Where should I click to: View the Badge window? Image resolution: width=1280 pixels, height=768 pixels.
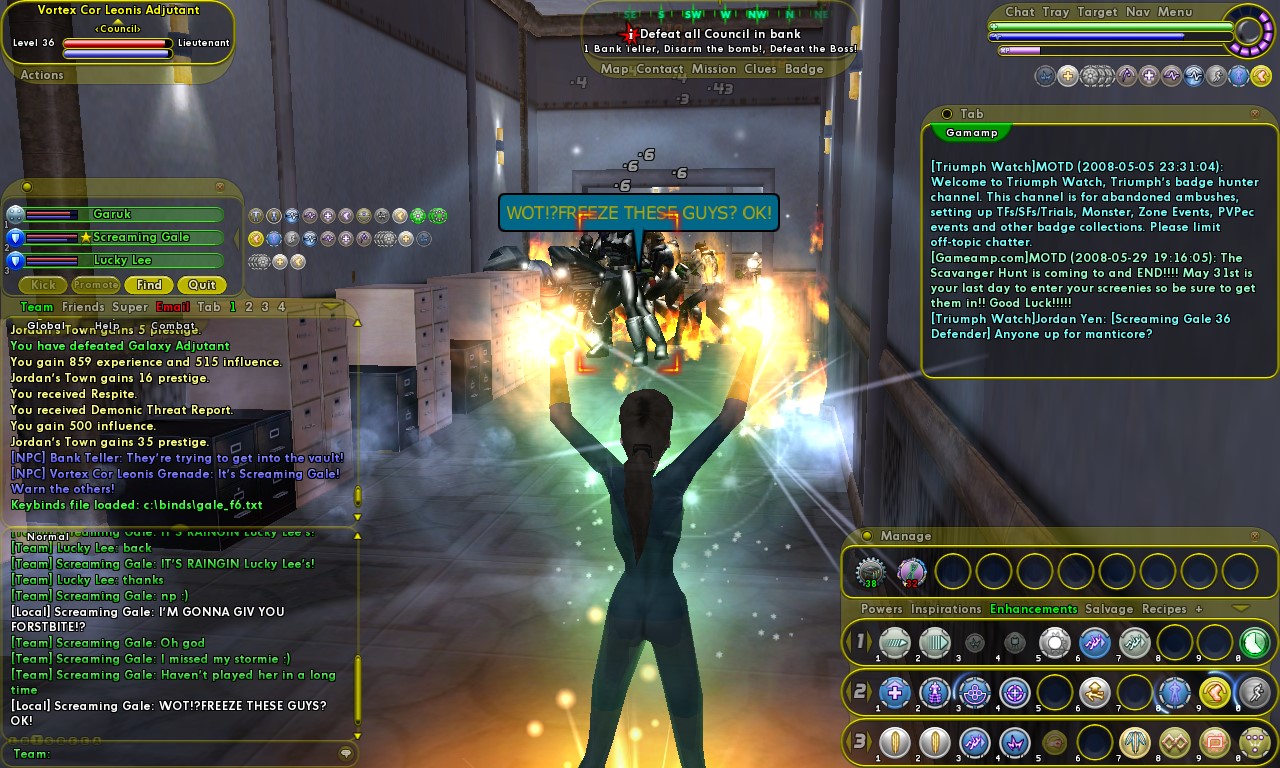[x=804, y=69]
